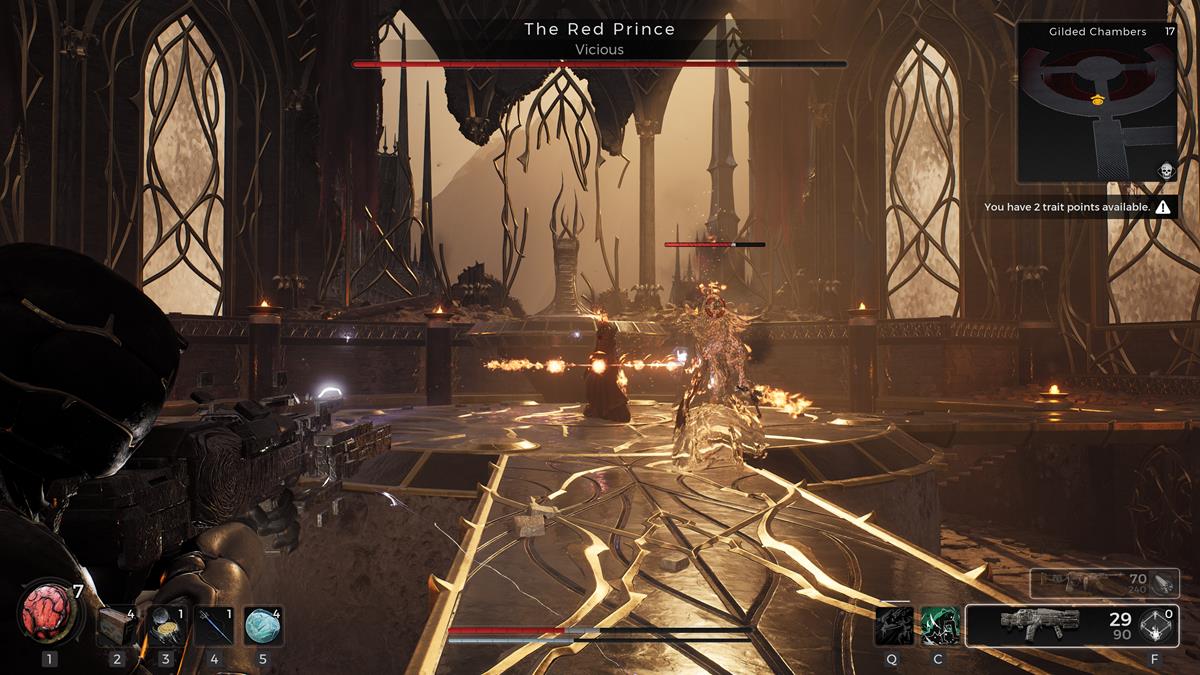Click the stowed long gun's mod icon

coord(1164,582)
